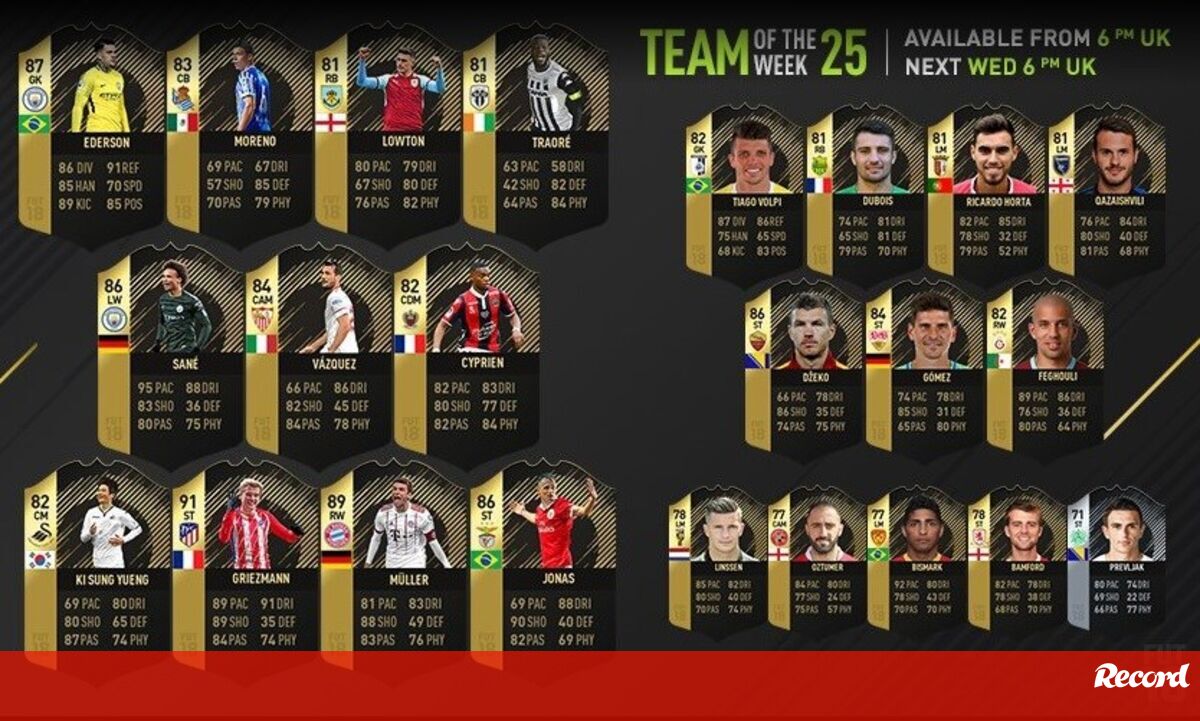Select the Ederson goalkeeper card
The image size is (1200, 721).
(90, 135)
